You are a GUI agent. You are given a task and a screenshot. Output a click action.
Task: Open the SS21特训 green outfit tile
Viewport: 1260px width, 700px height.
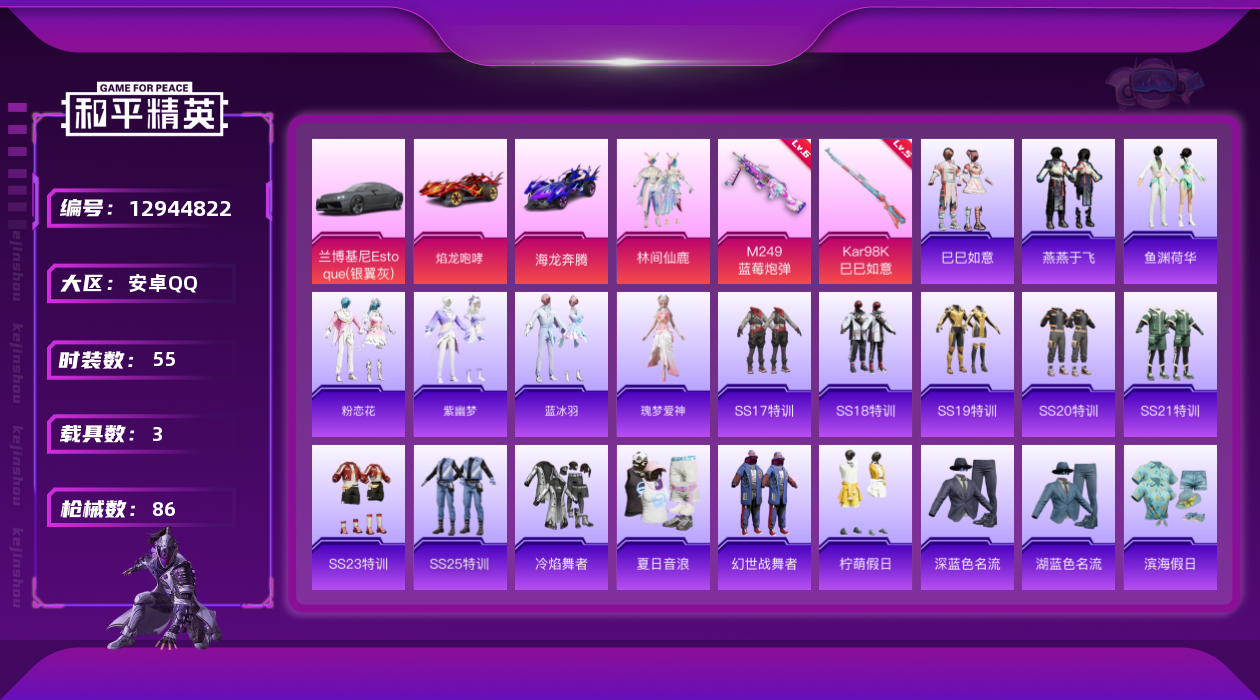click(1170, 364)
